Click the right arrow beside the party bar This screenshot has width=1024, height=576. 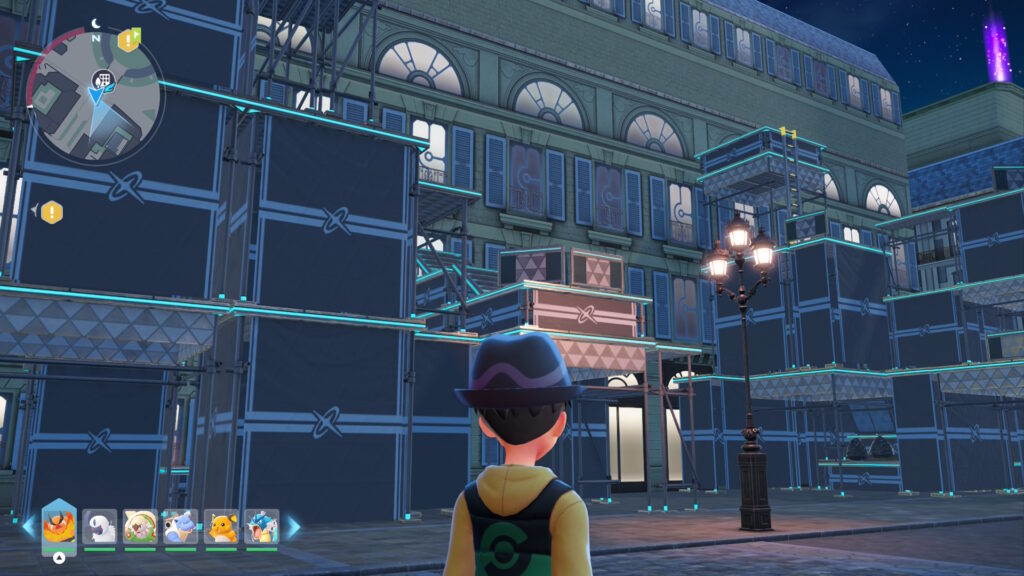(293, 526)
